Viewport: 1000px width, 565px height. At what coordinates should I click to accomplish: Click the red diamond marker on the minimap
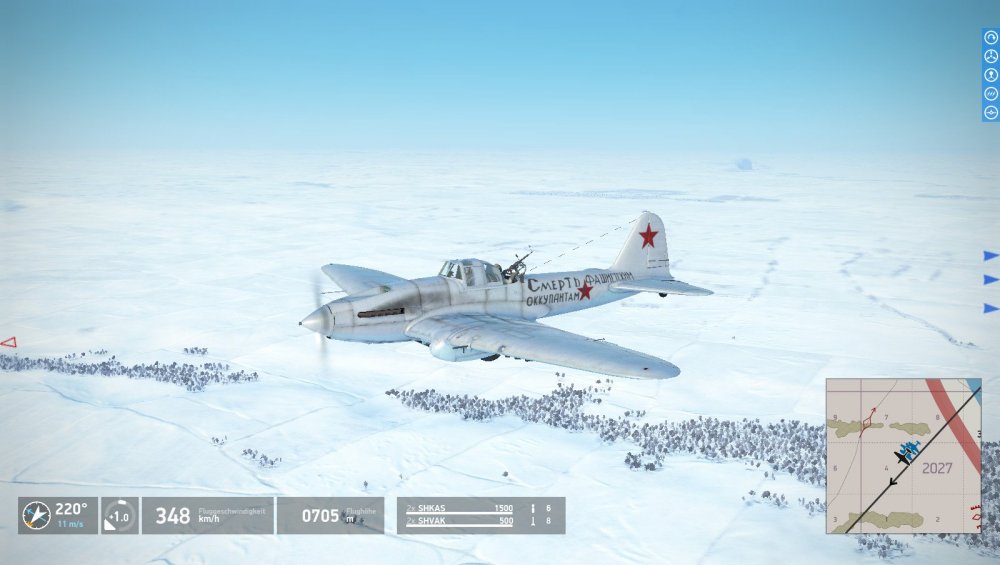[x=866, y=424]
